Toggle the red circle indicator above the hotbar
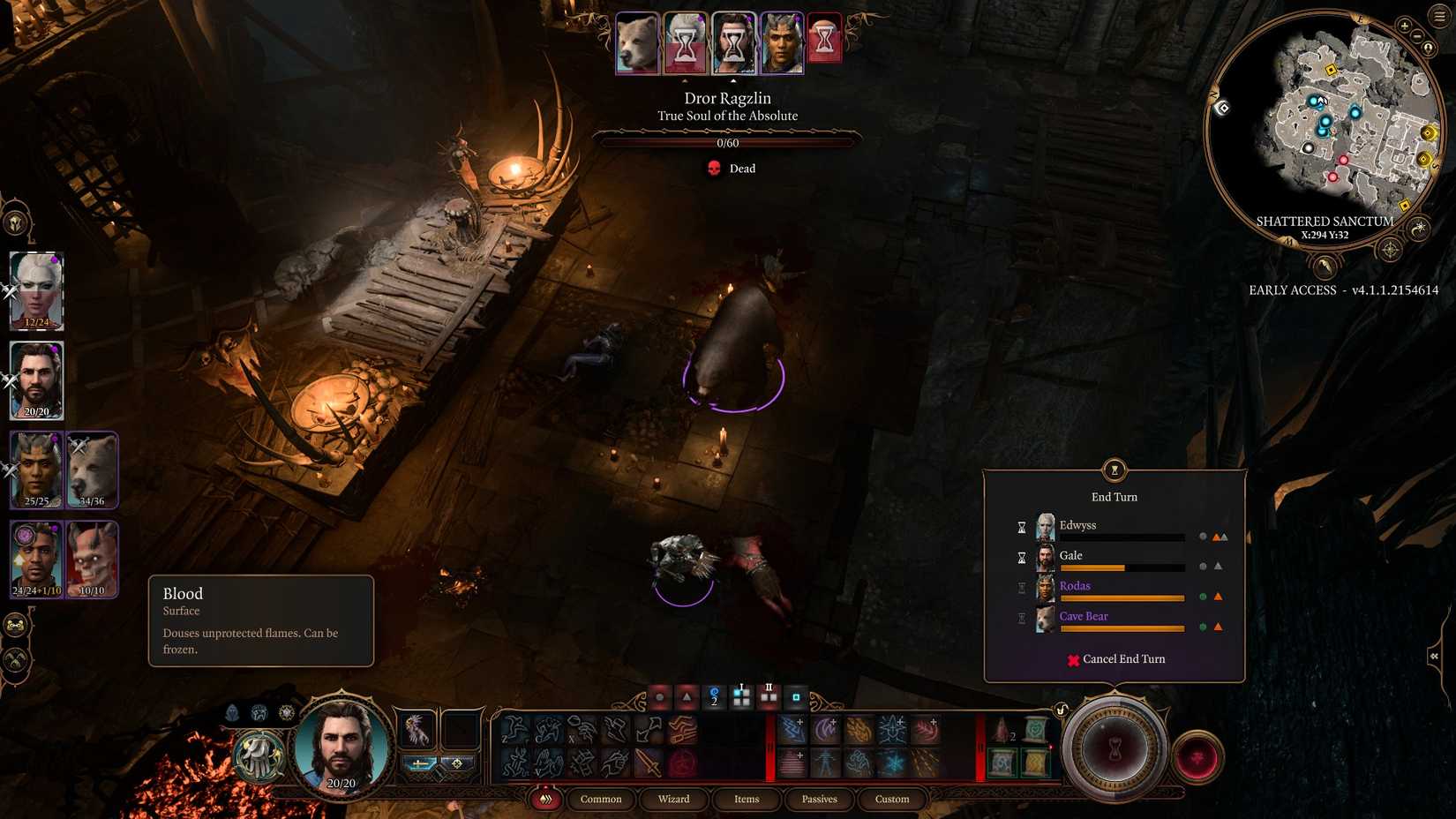 coord(661,696)
